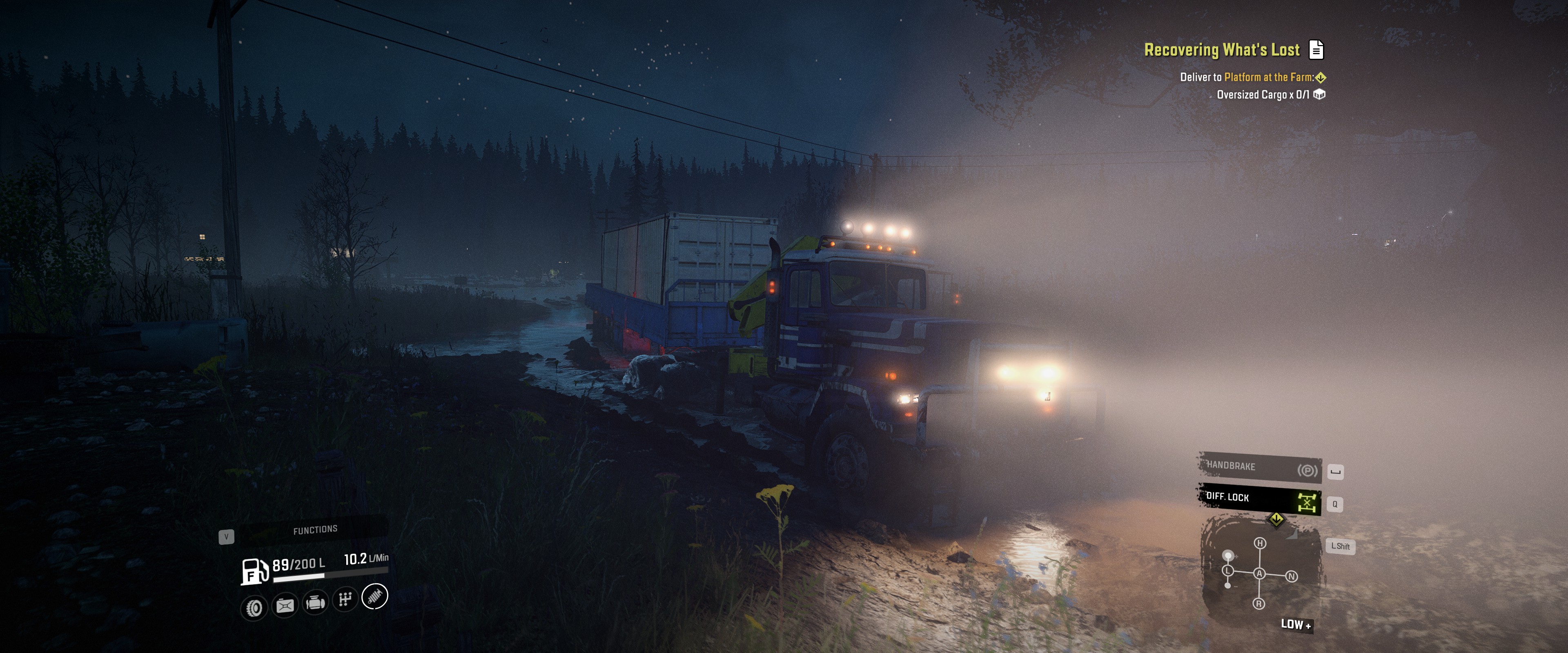
Task: Toggle the Diff. Lock
Action: coord(1259,499)
